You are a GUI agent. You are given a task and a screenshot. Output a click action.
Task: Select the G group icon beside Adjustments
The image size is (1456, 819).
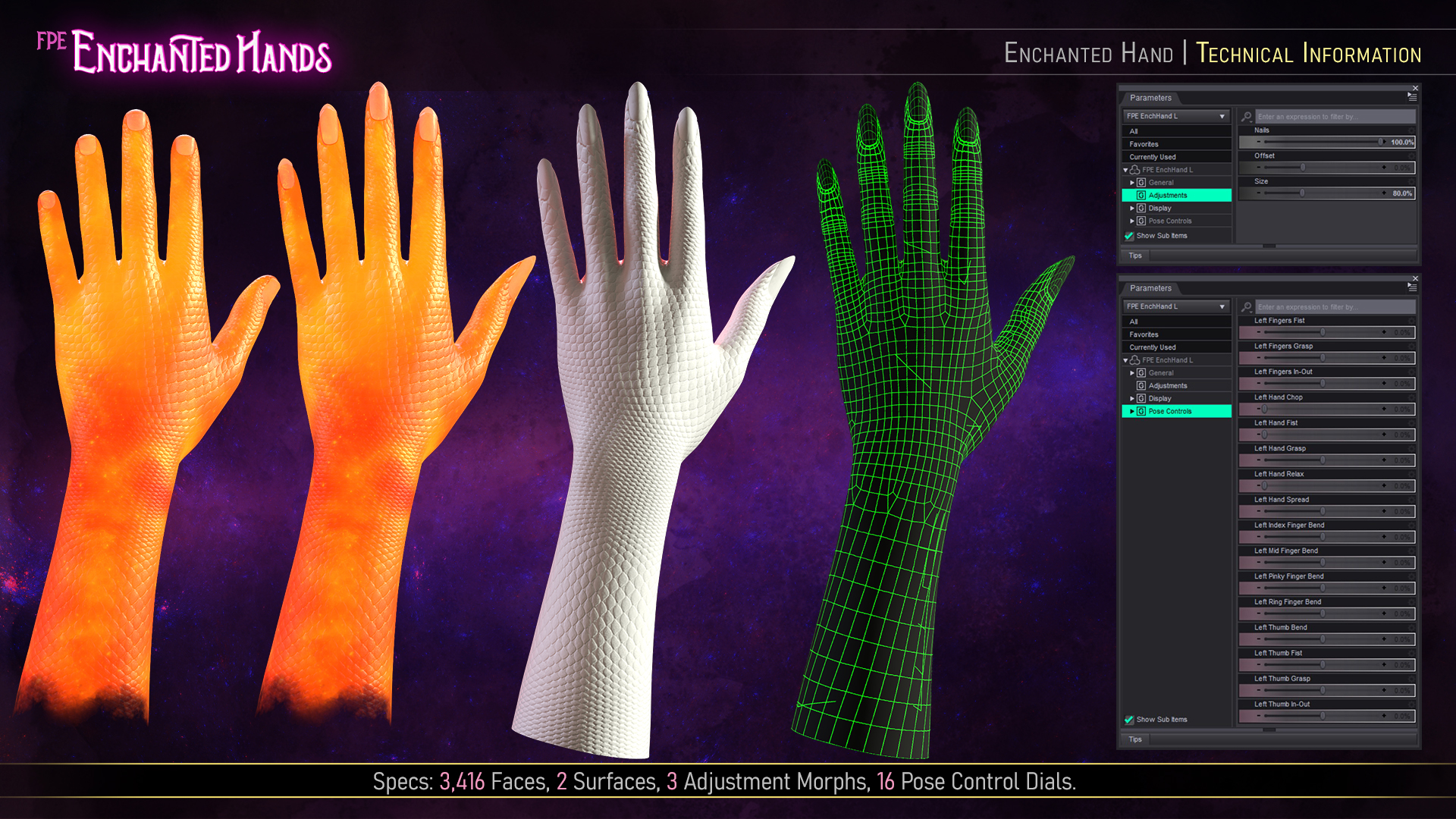(1141, 196)
